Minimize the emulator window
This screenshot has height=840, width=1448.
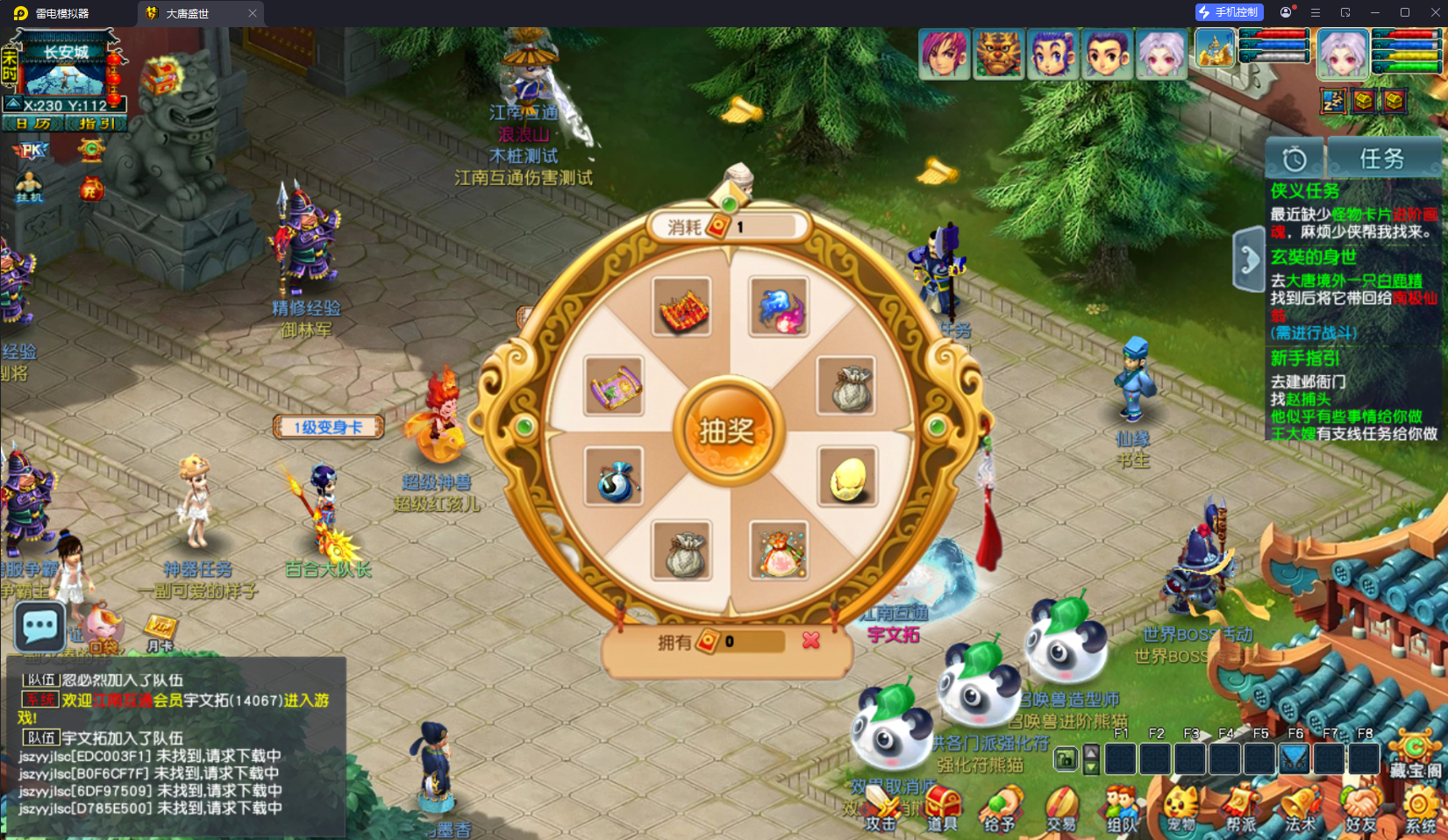[1375, 12]
